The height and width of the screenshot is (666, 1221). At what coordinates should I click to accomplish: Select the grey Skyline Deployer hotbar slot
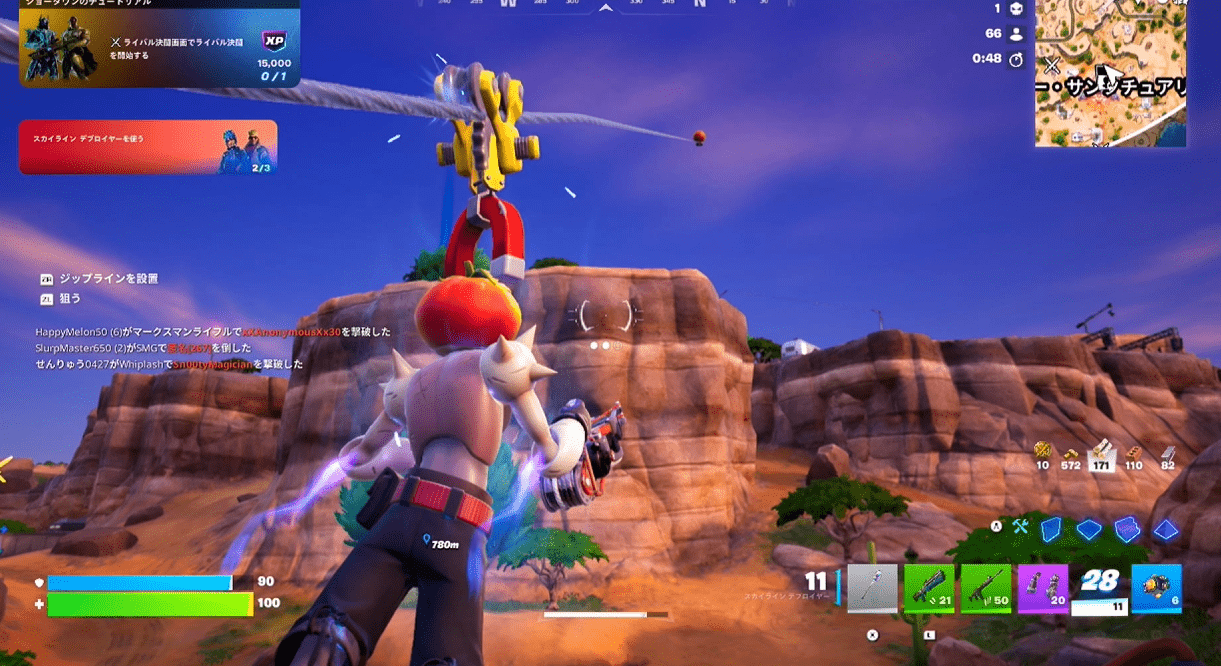[x=872, y=588]
